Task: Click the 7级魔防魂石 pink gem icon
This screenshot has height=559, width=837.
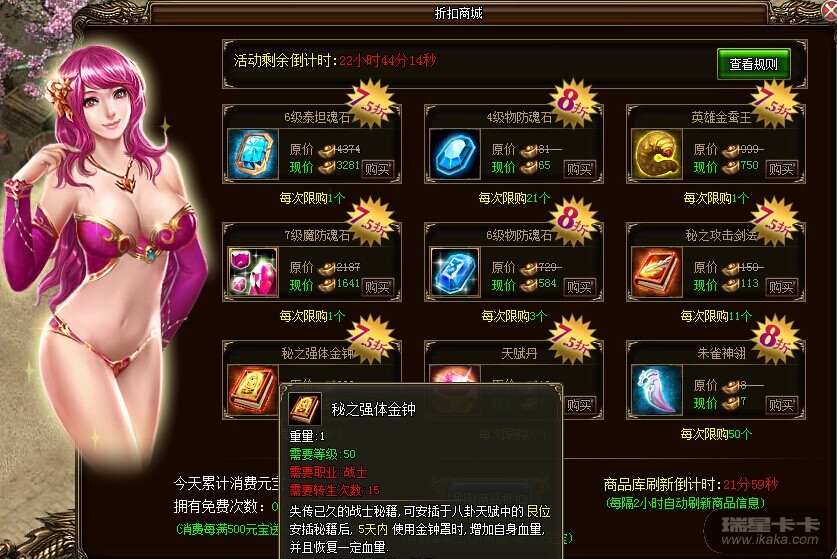Action: pyautogui.click(x=253, y=272)
